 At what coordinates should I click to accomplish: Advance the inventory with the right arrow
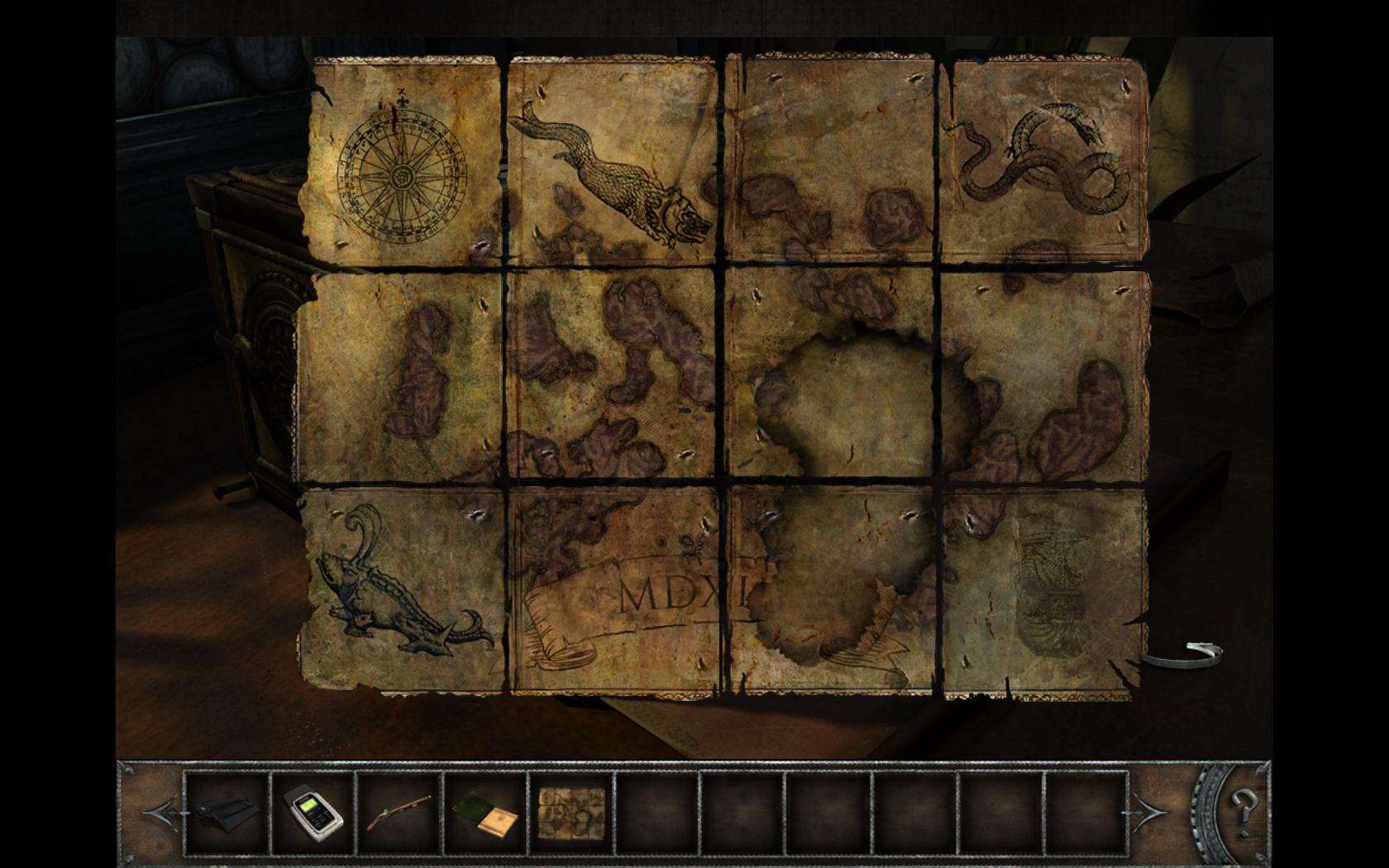point(1150,813)
